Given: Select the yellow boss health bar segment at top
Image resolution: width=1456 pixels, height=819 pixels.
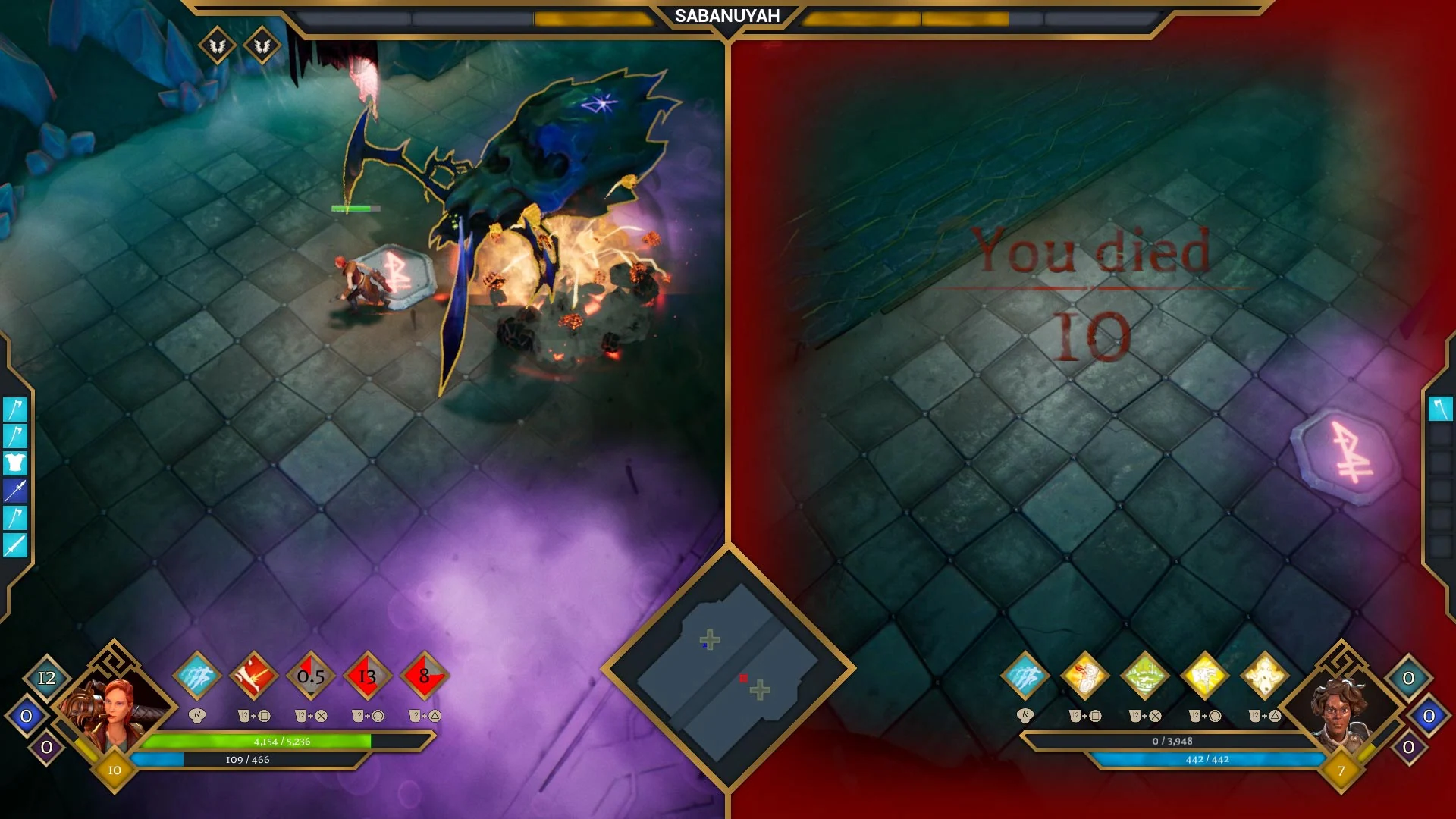Looking at the screenshot, I should (x=591, y=17).
